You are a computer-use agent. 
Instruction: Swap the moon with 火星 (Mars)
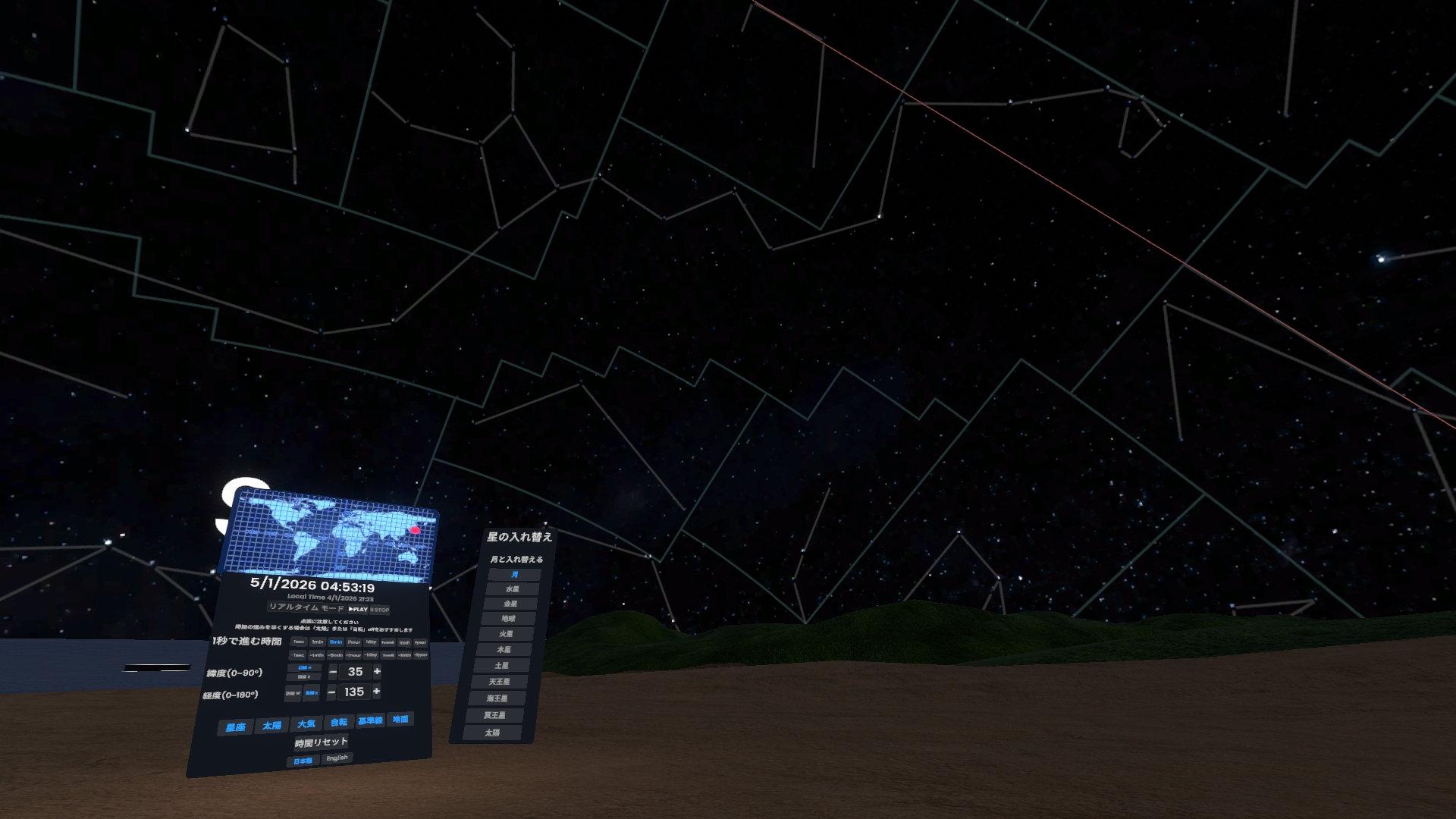(506, 634)
